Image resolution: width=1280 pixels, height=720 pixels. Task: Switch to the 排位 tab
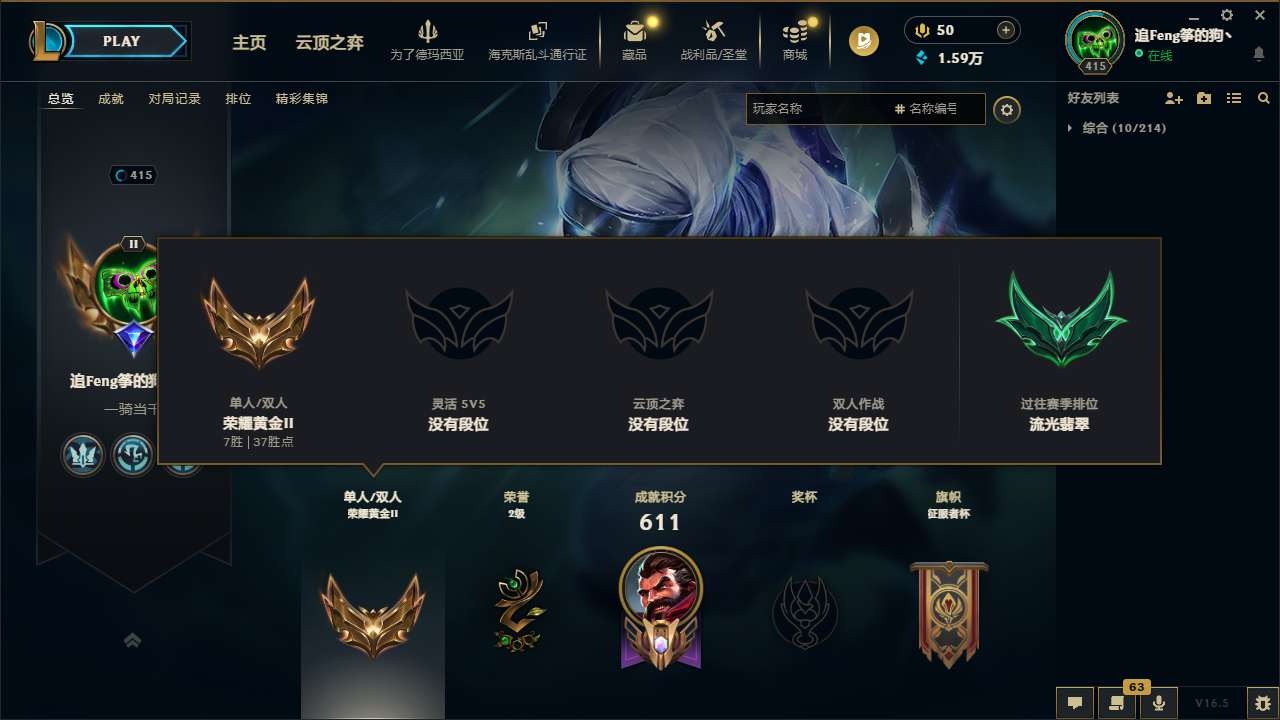pyautogui.click(x=238, y=99)
